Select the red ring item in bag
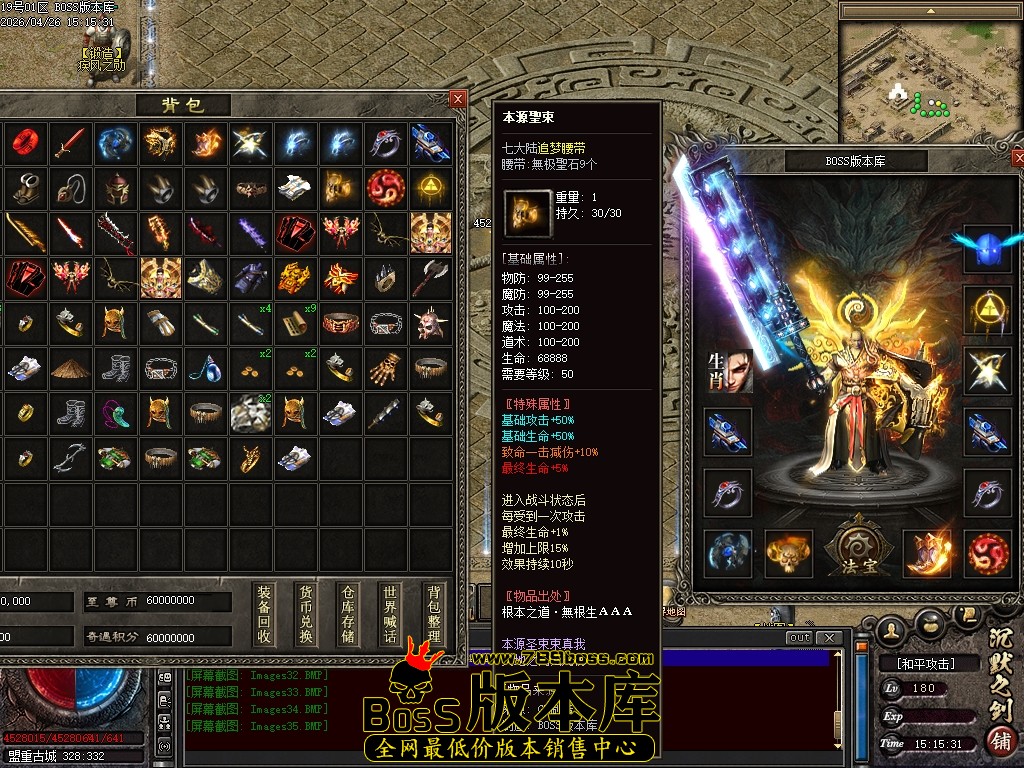 tap(24, 143)
